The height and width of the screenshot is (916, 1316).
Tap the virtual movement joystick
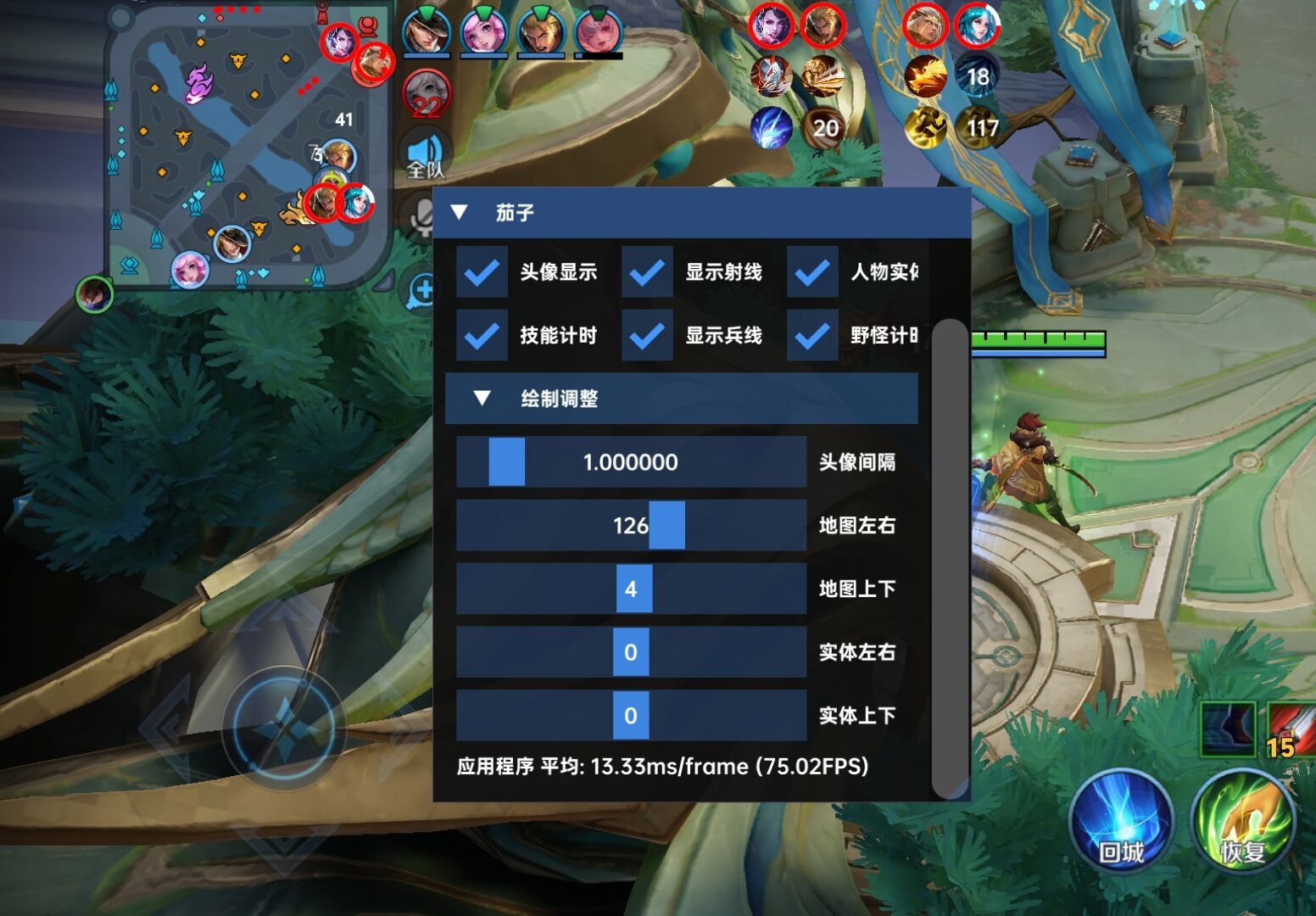[285, 728]
